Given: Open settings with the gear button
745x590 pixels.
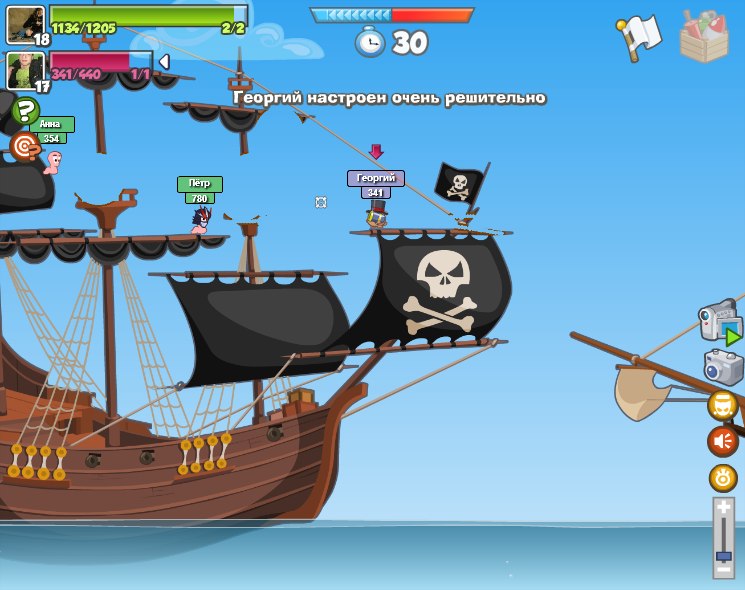Looking at the screenshot, I should [723, 477].
